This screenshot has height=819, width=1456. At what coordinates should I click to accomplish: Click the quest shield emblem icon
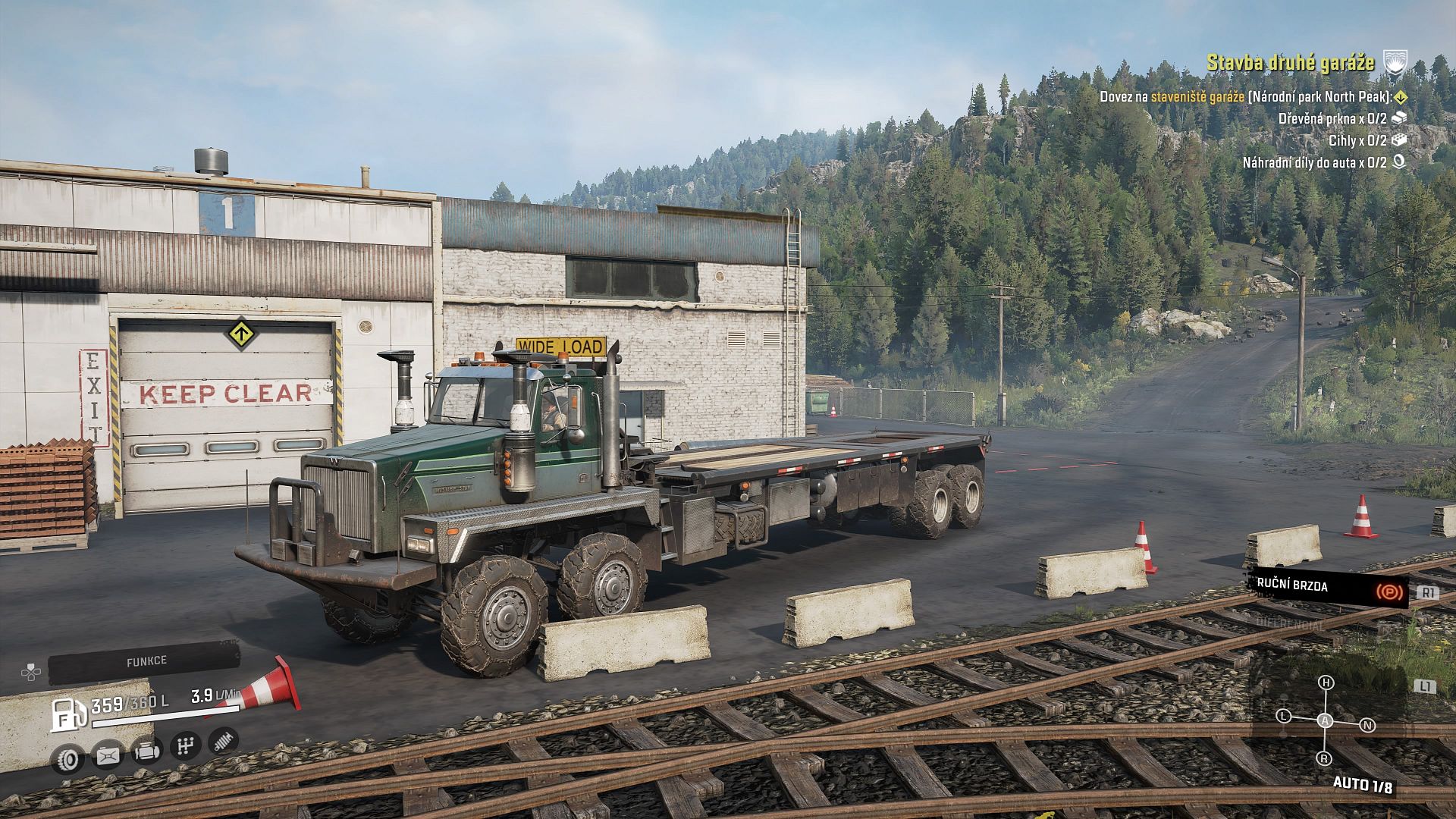pos(1395,62)
